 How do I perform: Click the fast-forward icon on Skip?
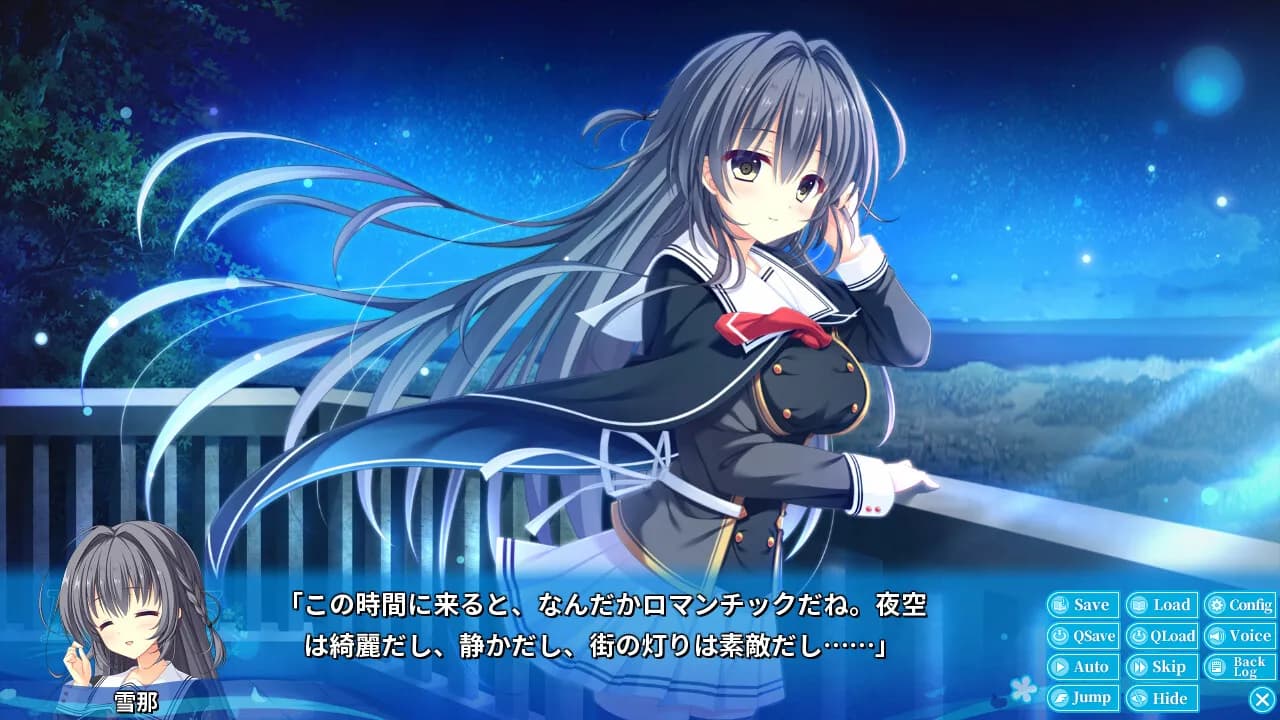tap(1138, 666)
